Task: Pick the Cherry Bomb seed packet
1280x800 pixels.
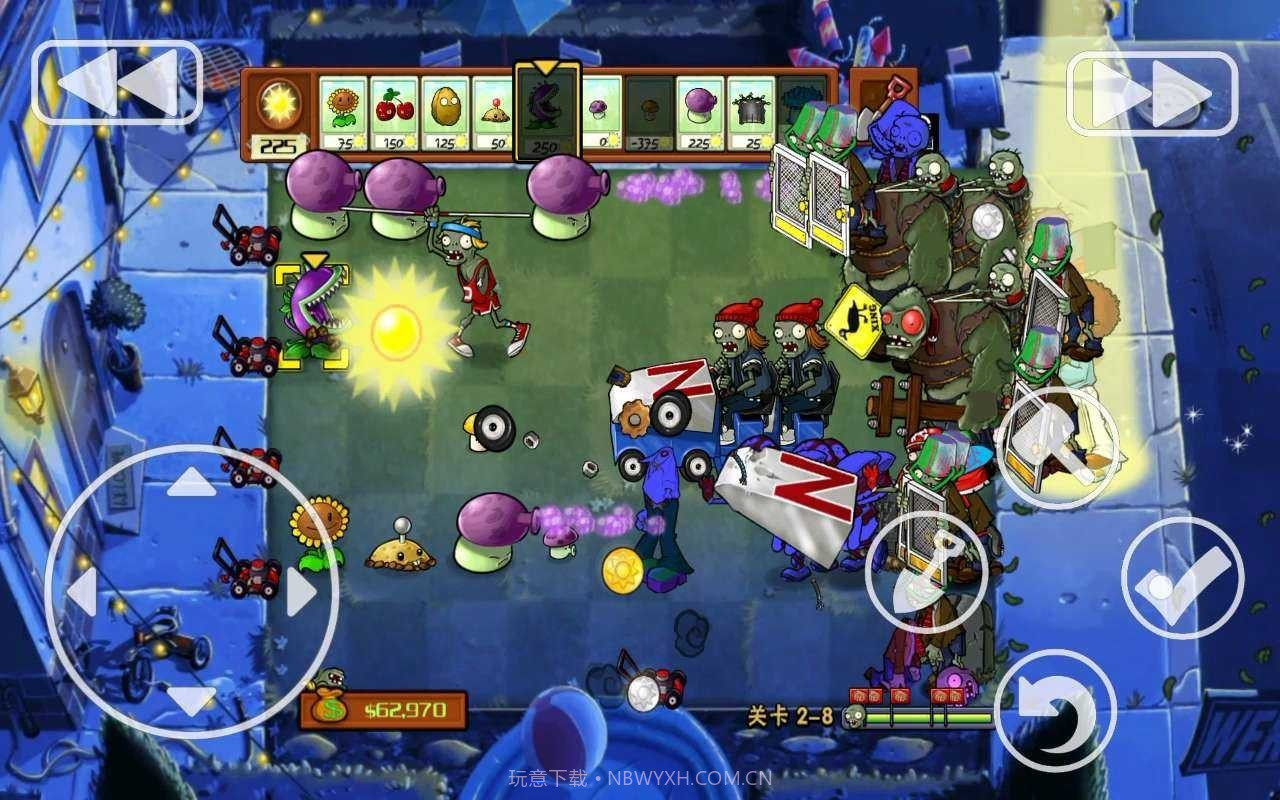Action: [x=395, y=110]
